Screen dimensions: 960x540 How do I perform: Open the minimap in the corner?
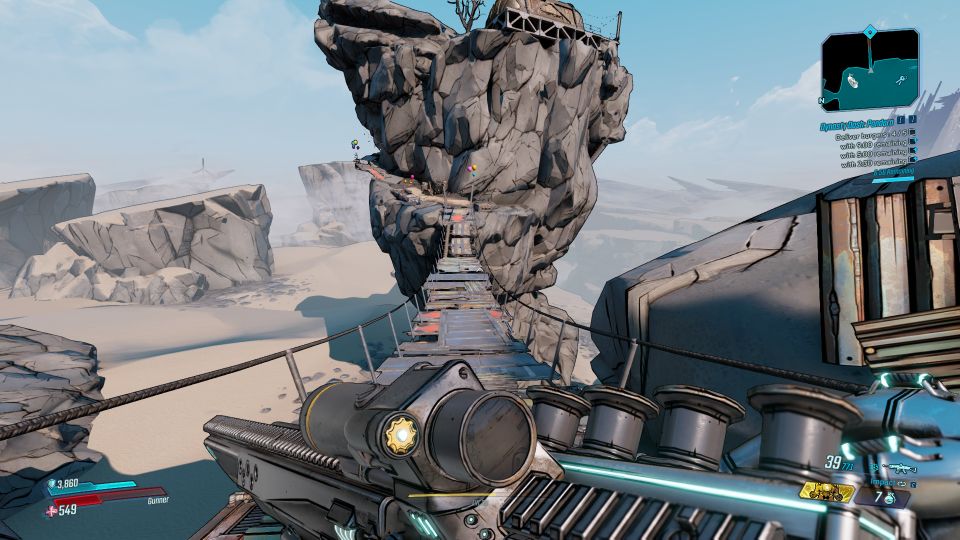tap(870, 70)
